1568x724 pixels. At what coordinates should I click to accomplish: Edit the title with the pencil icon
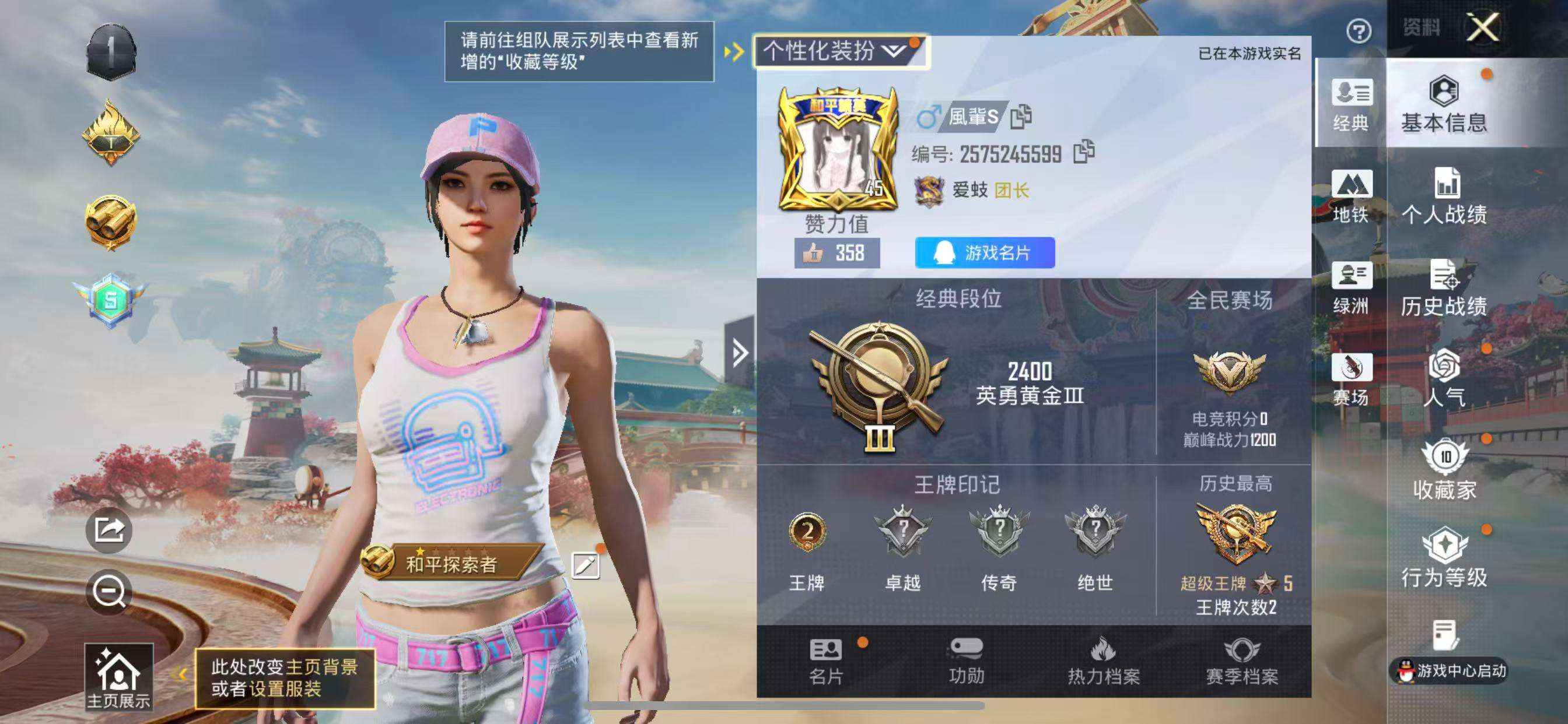(587, 564)
